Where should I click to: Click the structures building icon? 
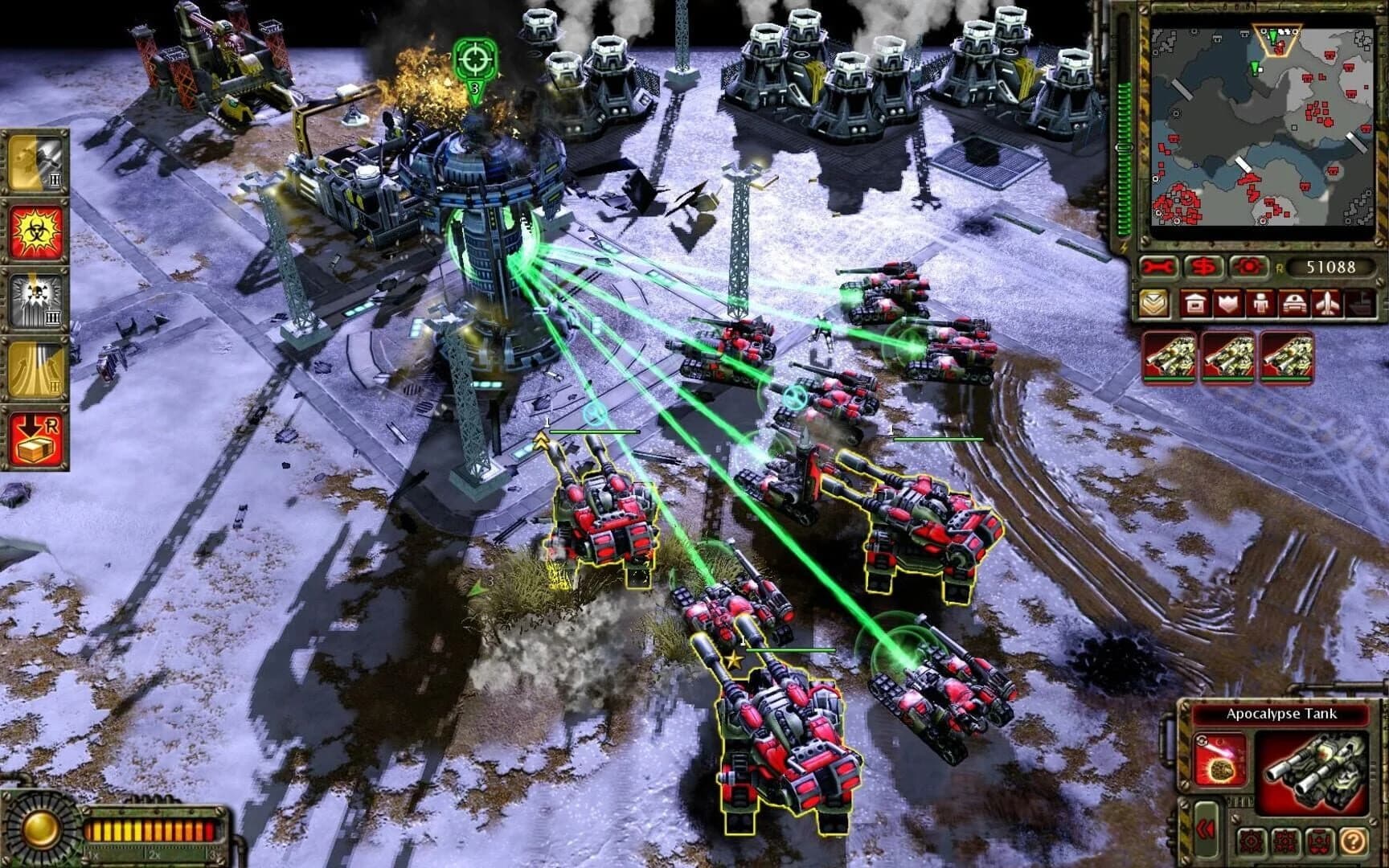point(1196,303)
